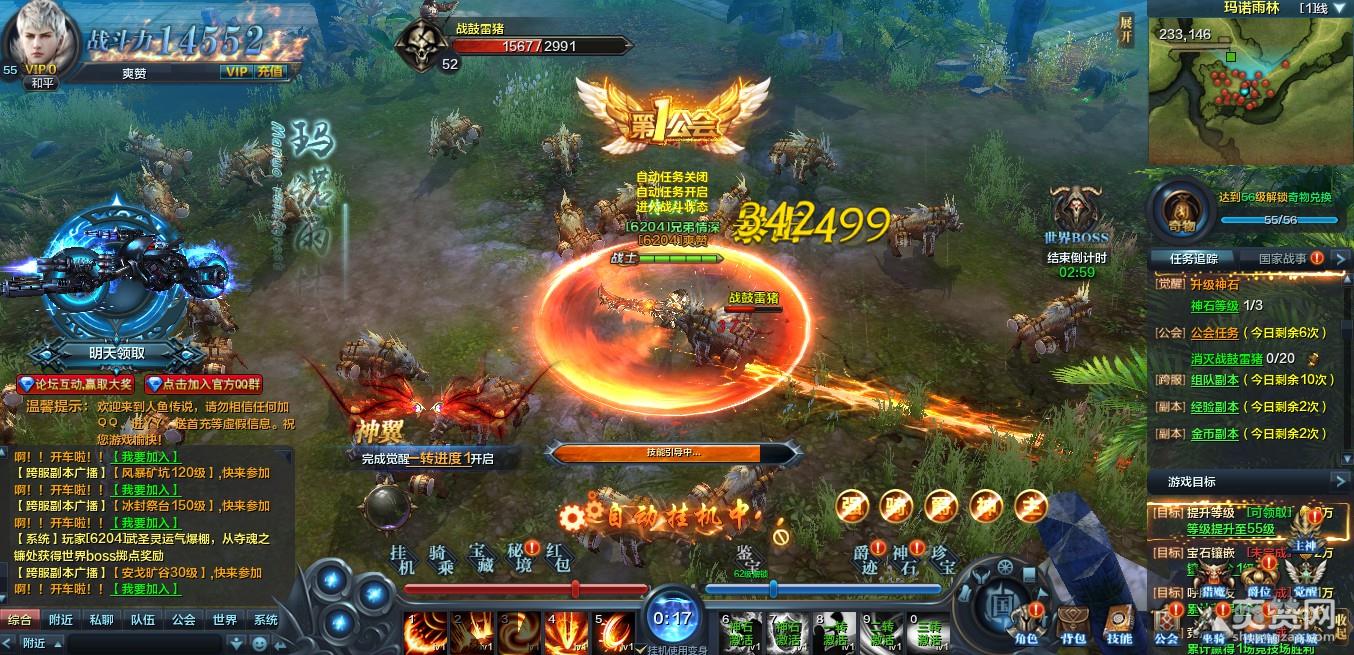Screen dimensions: 1354x655
Task: Toggle 挂机 auto-battle diamond button
Action: 402,560
